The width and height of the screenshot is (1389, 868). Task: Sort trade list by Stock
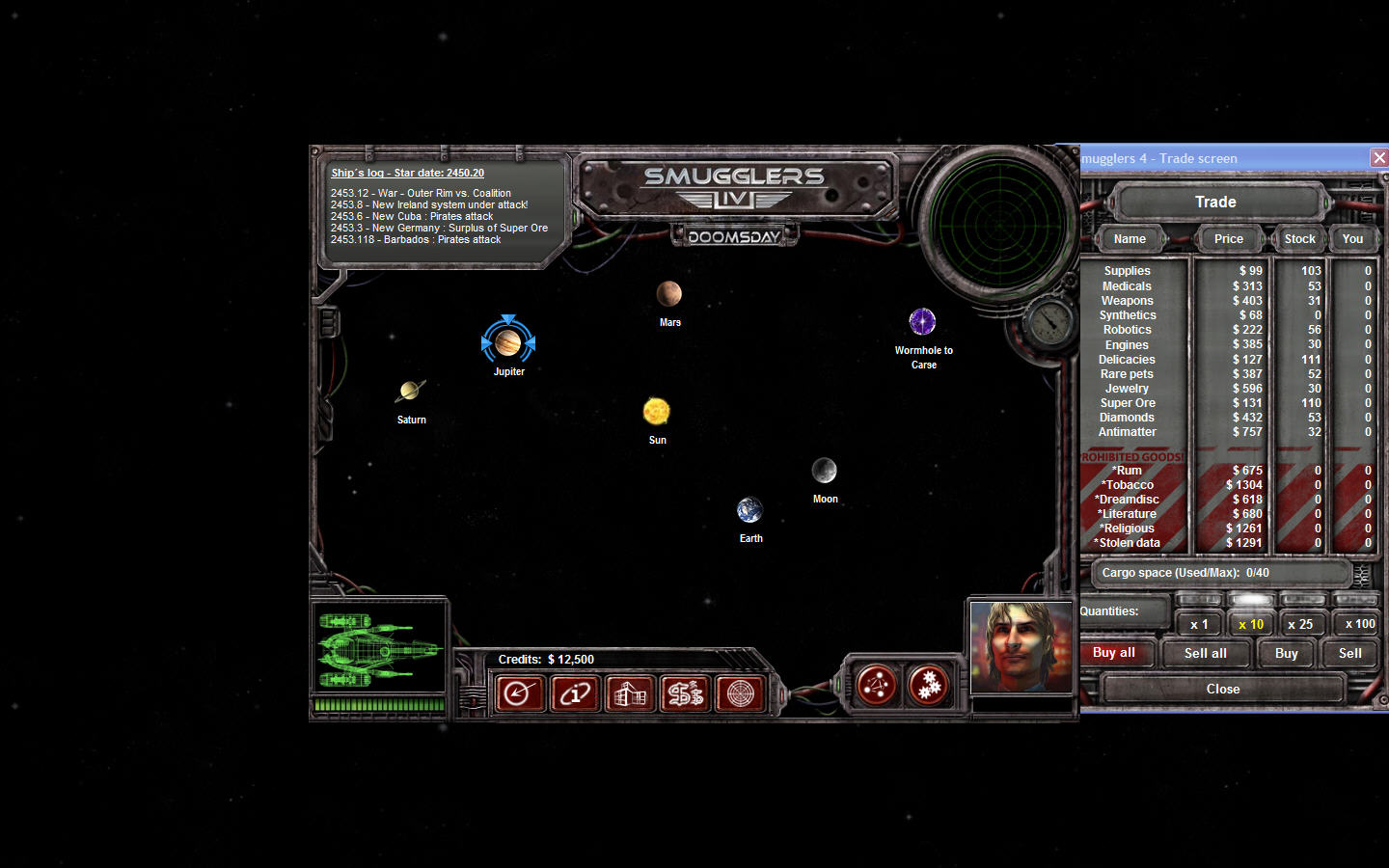point(1298,238)
